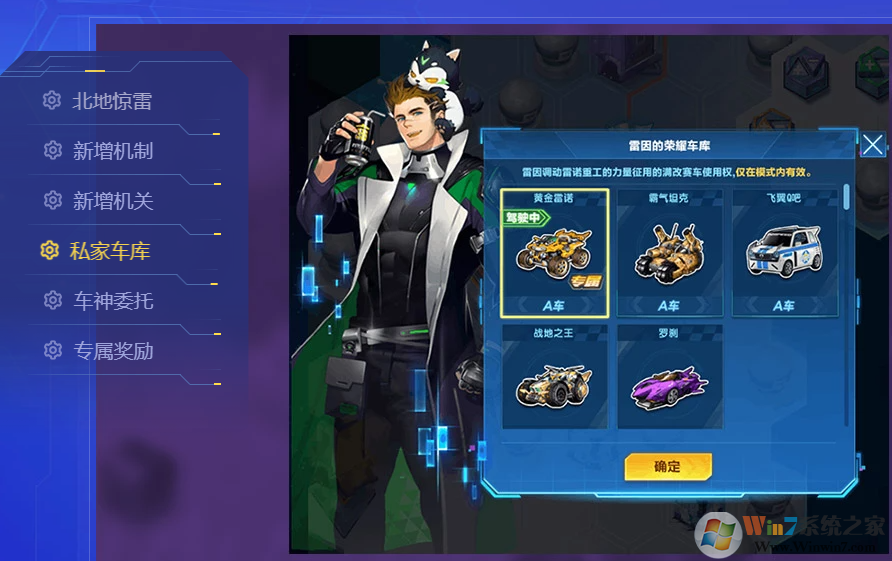Select the 黄金雷诺 car card
Image resolution: width=892 pixels, height=561 pixels.
point(554,253)
